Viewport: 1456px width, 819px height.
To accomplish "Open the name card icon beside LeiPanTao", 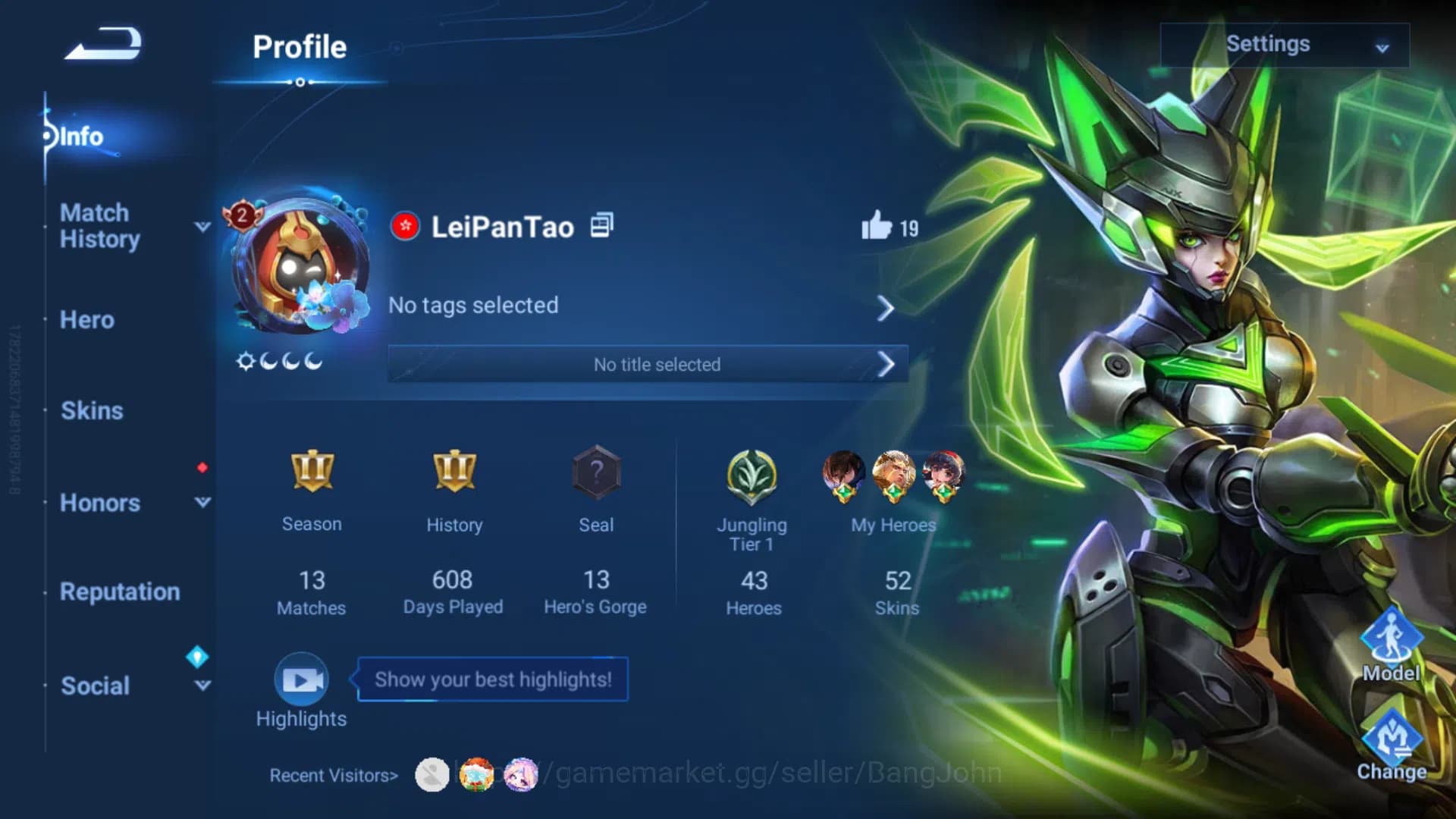I will point(600,225).
